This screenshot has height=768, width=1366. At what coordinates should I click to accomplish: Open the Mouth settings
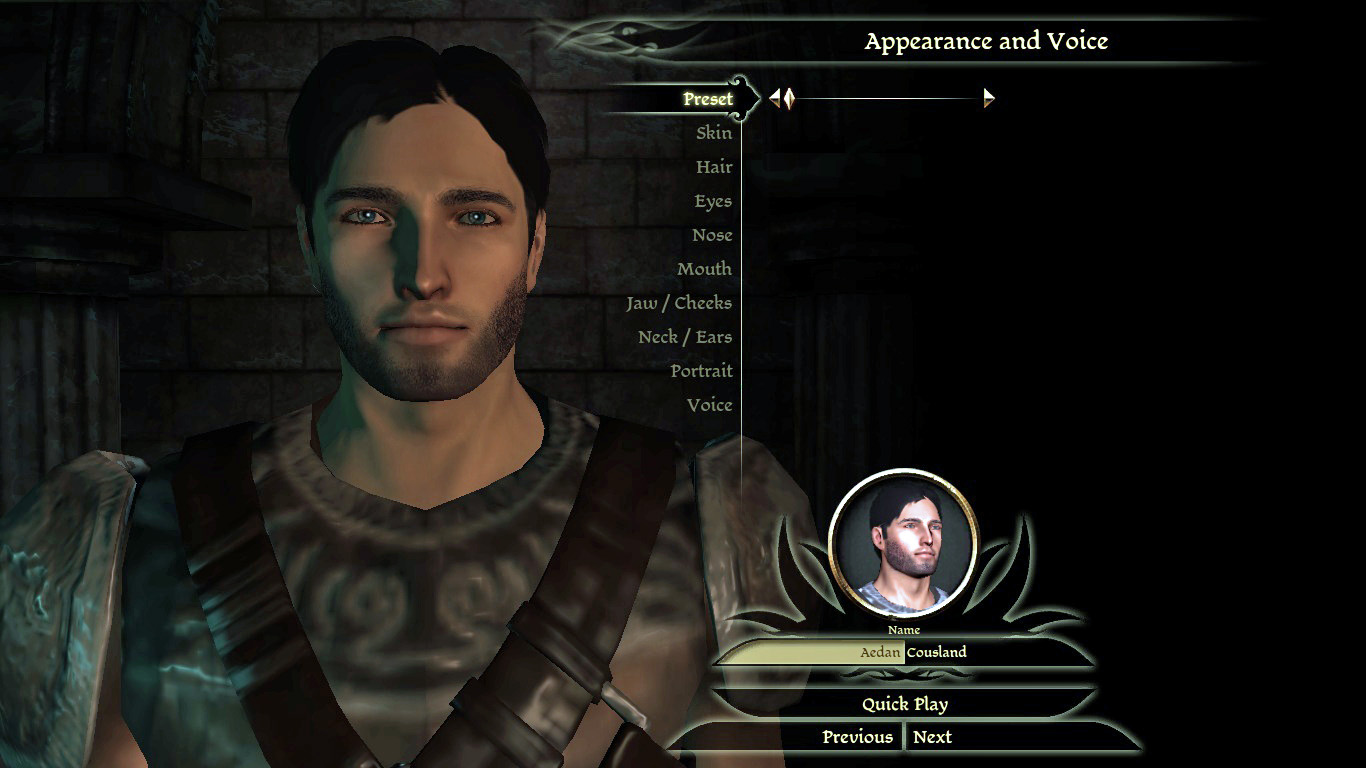pos(704,269)
